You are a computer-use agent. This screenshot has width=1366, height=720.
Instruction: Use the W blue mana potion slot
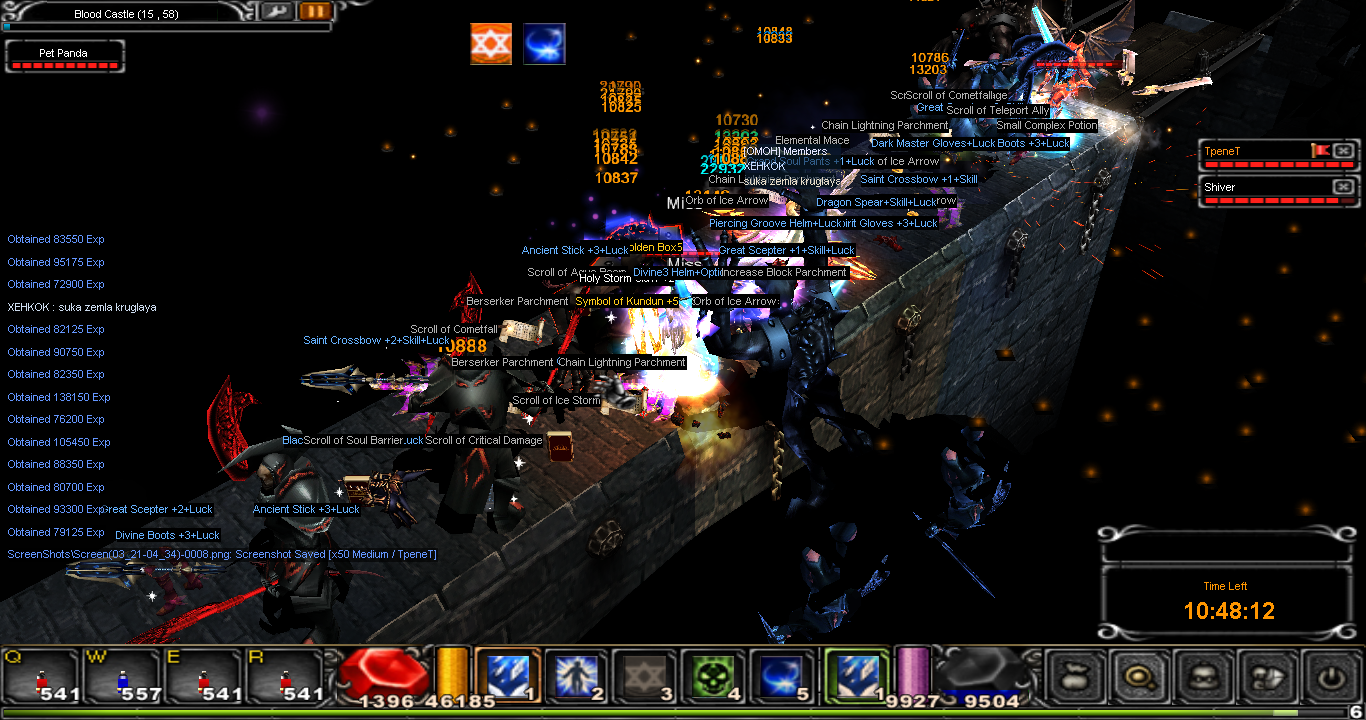[x=123, y=678]
